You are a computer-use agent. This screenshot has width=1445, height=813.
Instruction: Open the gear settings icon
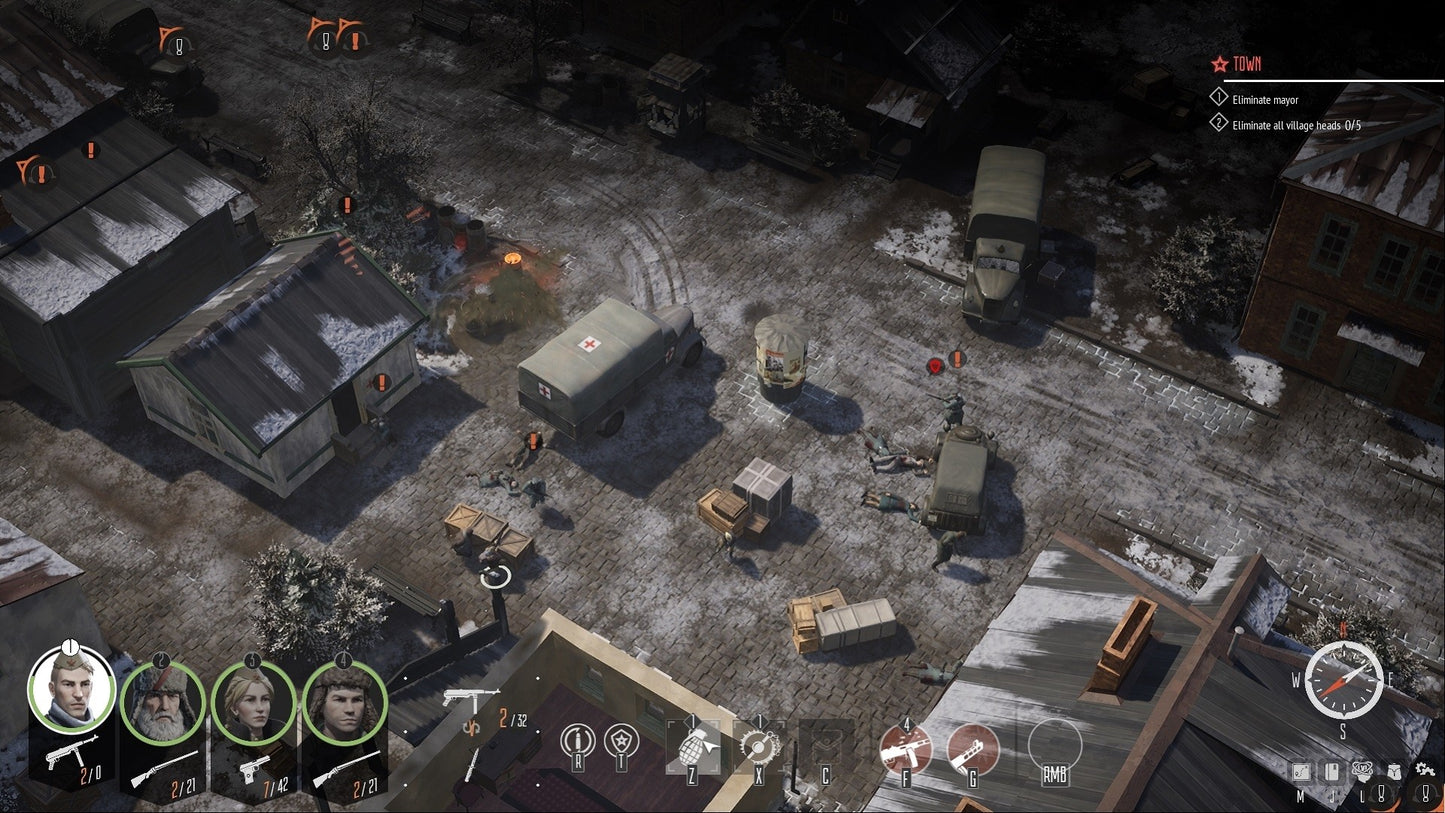tap(1425, 769)
